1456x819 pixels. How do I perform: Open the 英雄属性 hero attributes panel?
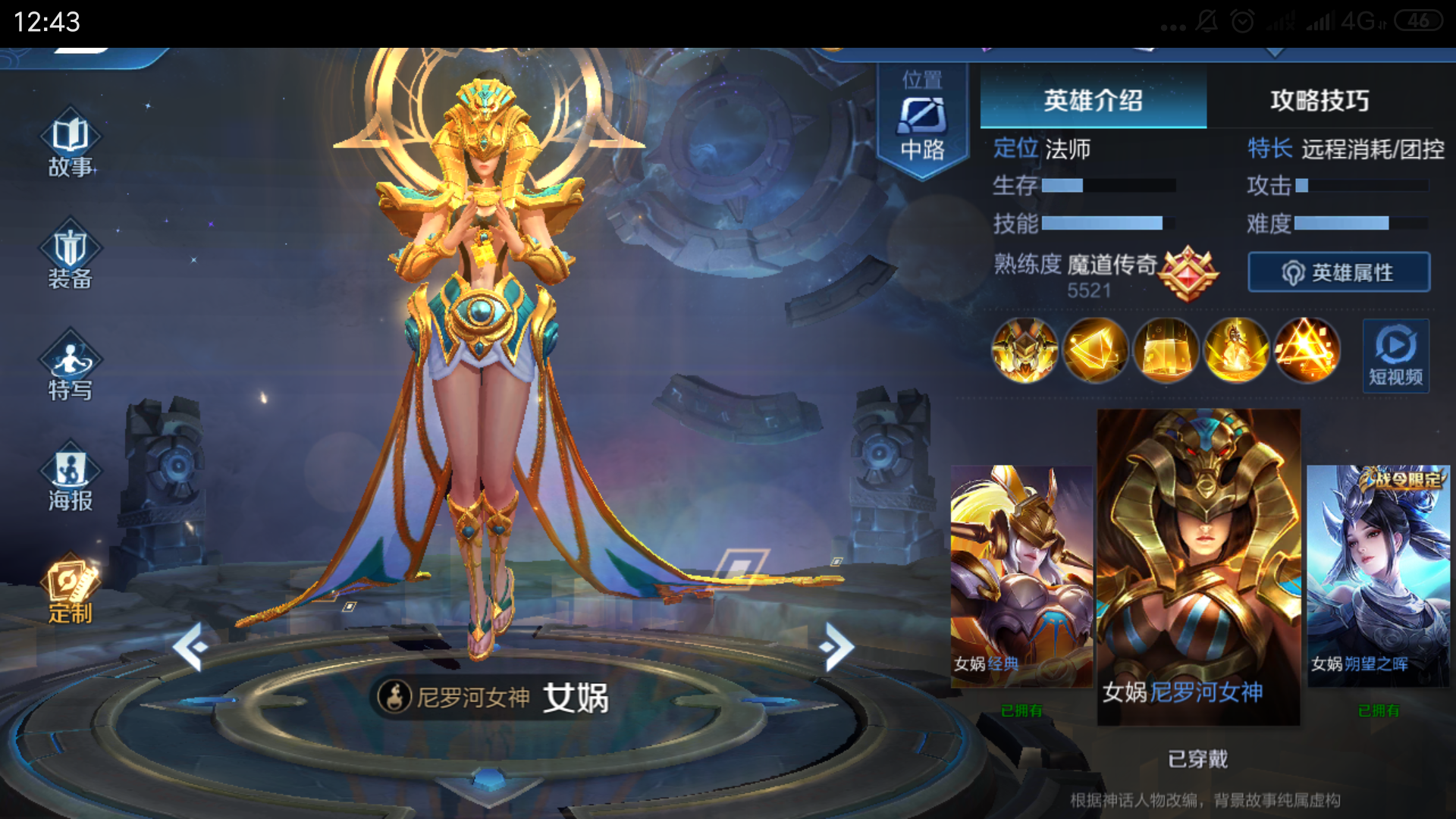[1337, 272]
